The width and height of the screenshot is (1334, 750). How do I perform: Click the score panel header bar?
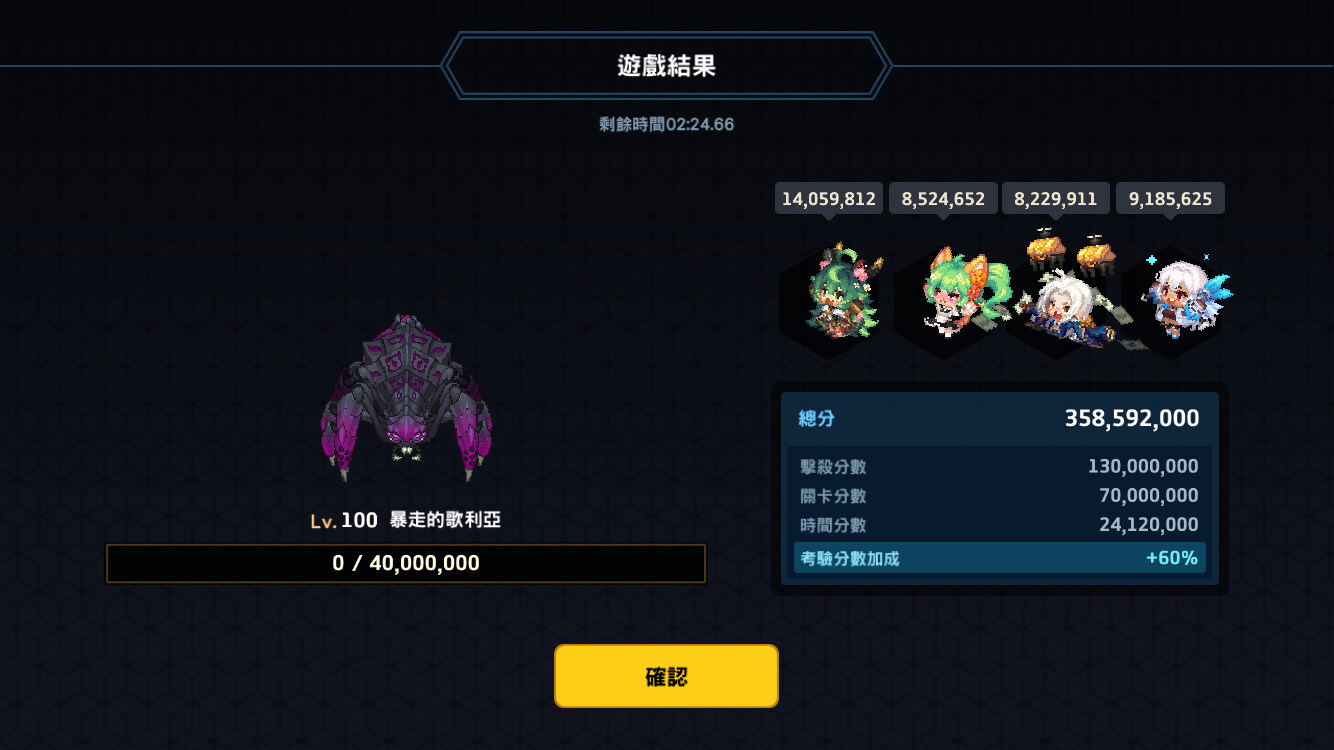(x=1000, y=418)
